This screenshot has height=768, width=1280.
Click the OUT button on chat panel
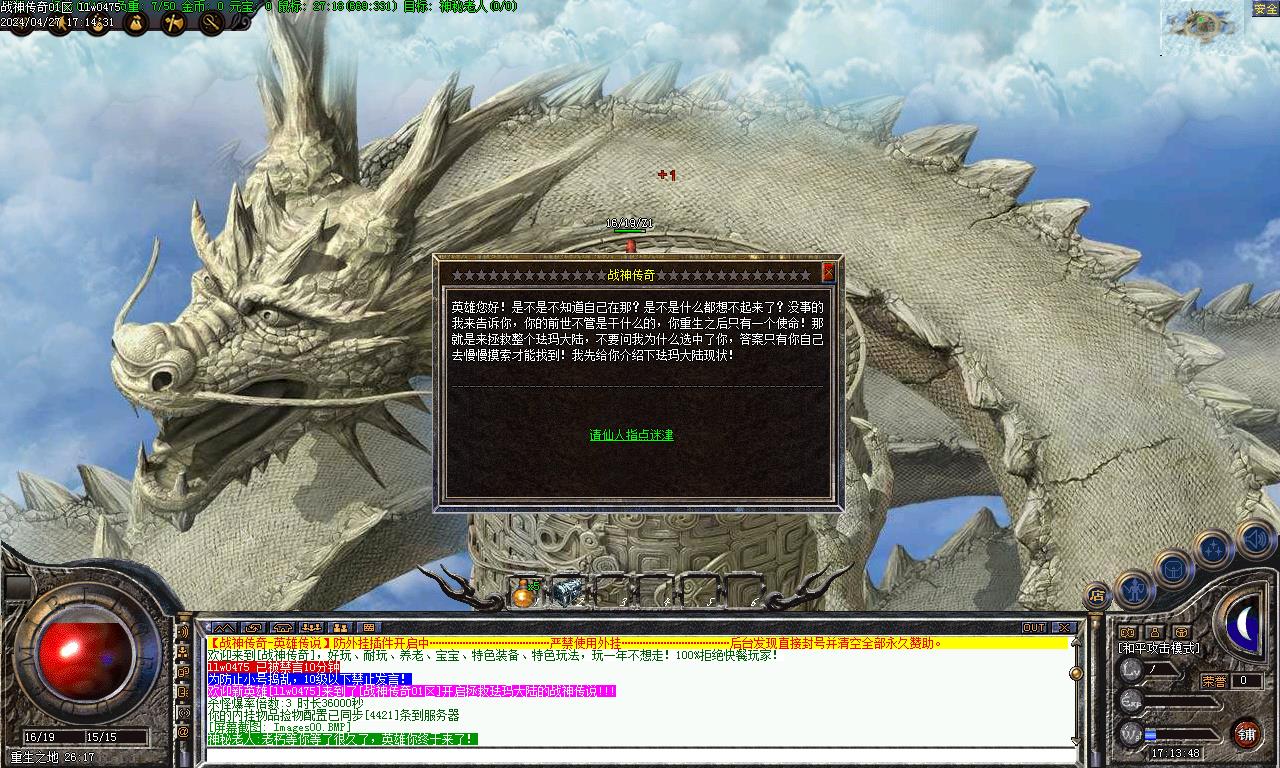[x=1034, y=627]
